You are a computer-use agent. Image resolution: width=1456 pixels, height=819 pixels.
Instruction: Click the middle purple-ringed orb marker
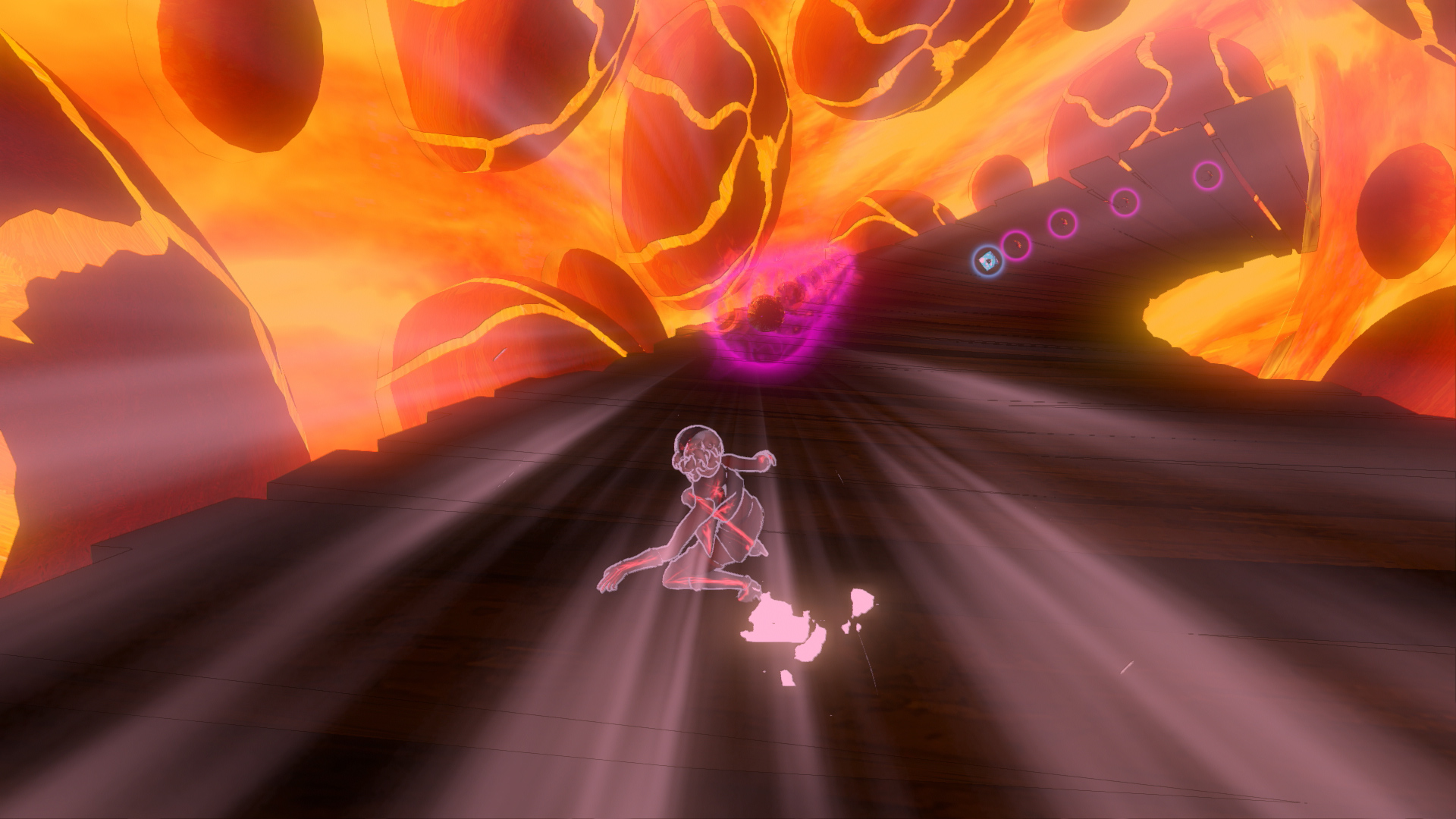[x=1125, y=202]
